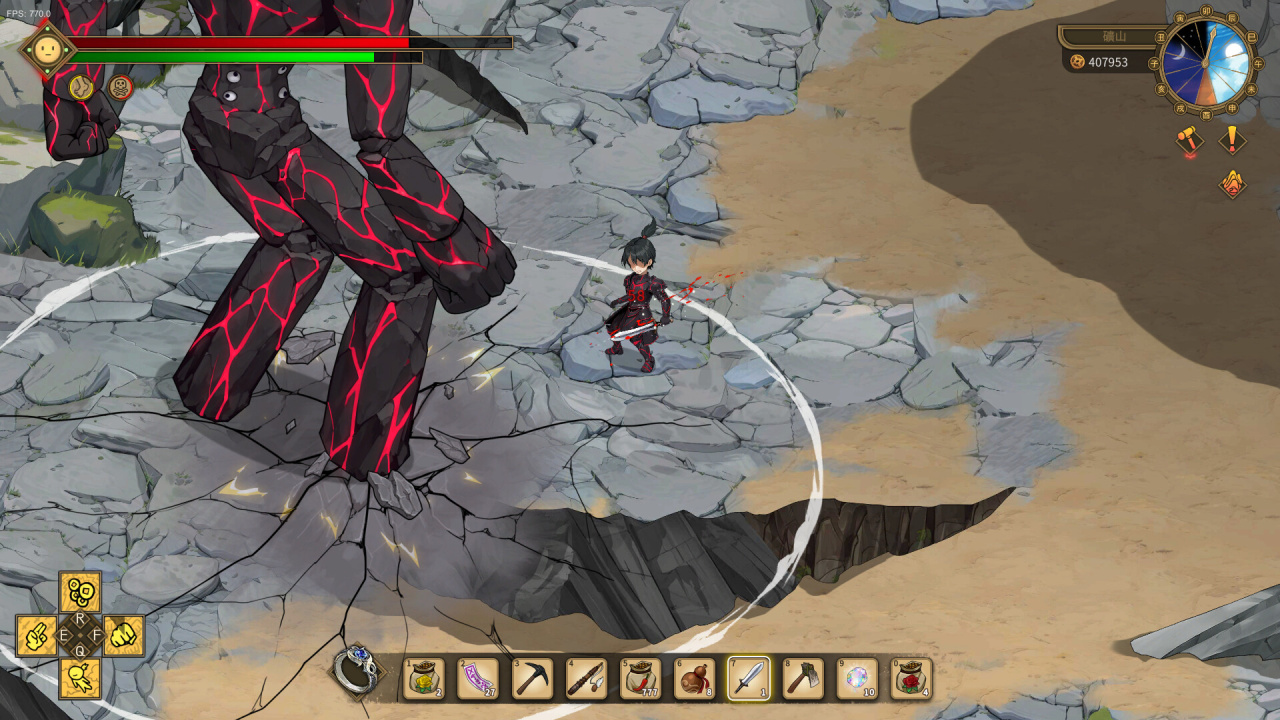
Task: Activate the punching fist skill icon
Action: (123, 635)
